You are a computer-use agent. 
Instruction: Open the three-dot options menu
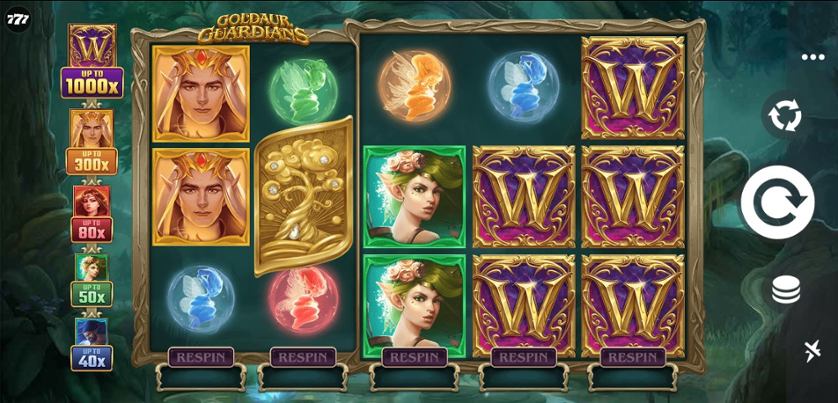(x=813, y=57)
